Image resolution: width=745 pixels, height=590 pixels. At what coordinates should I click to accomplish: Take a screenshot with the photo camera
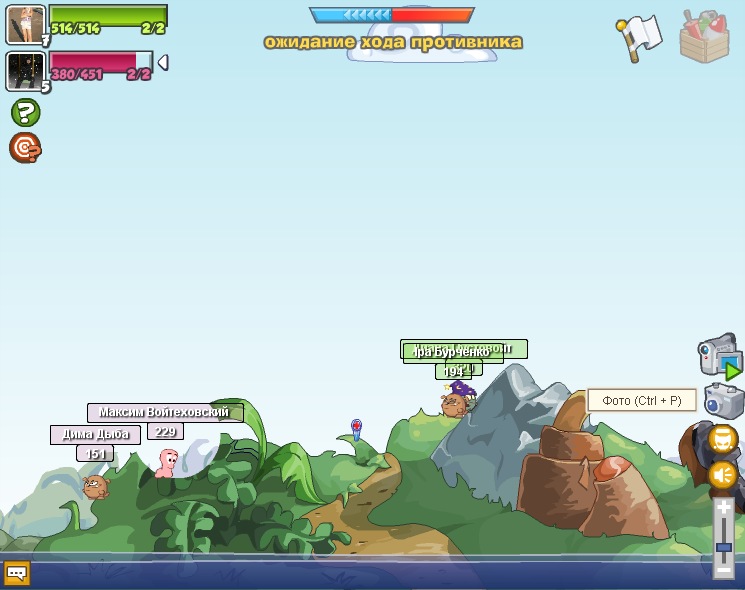coord(723,401)
